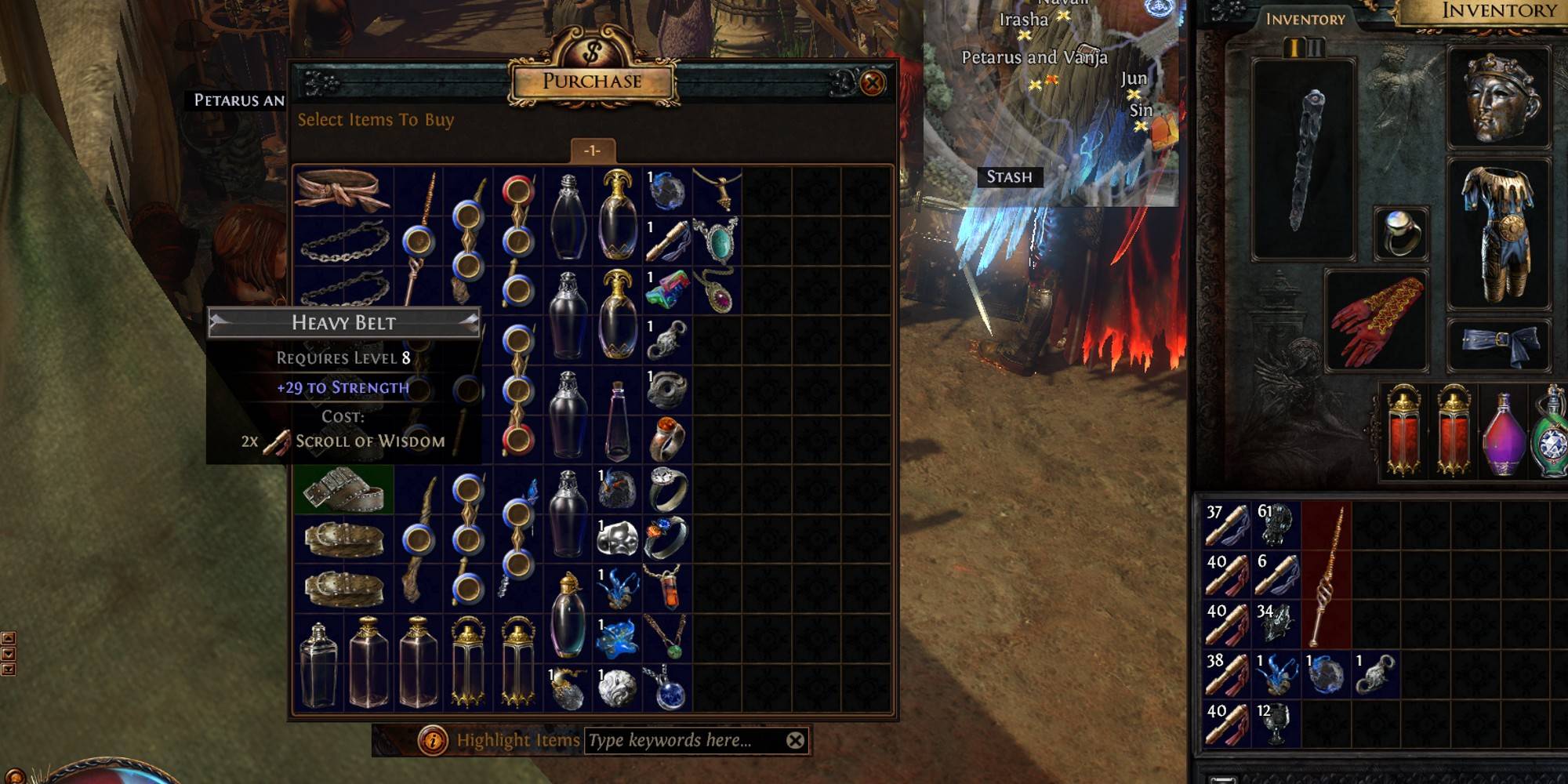Click the Stash marker on the minimap
The width and height of the screenshot is (1568, 784).
[1011, 176]
